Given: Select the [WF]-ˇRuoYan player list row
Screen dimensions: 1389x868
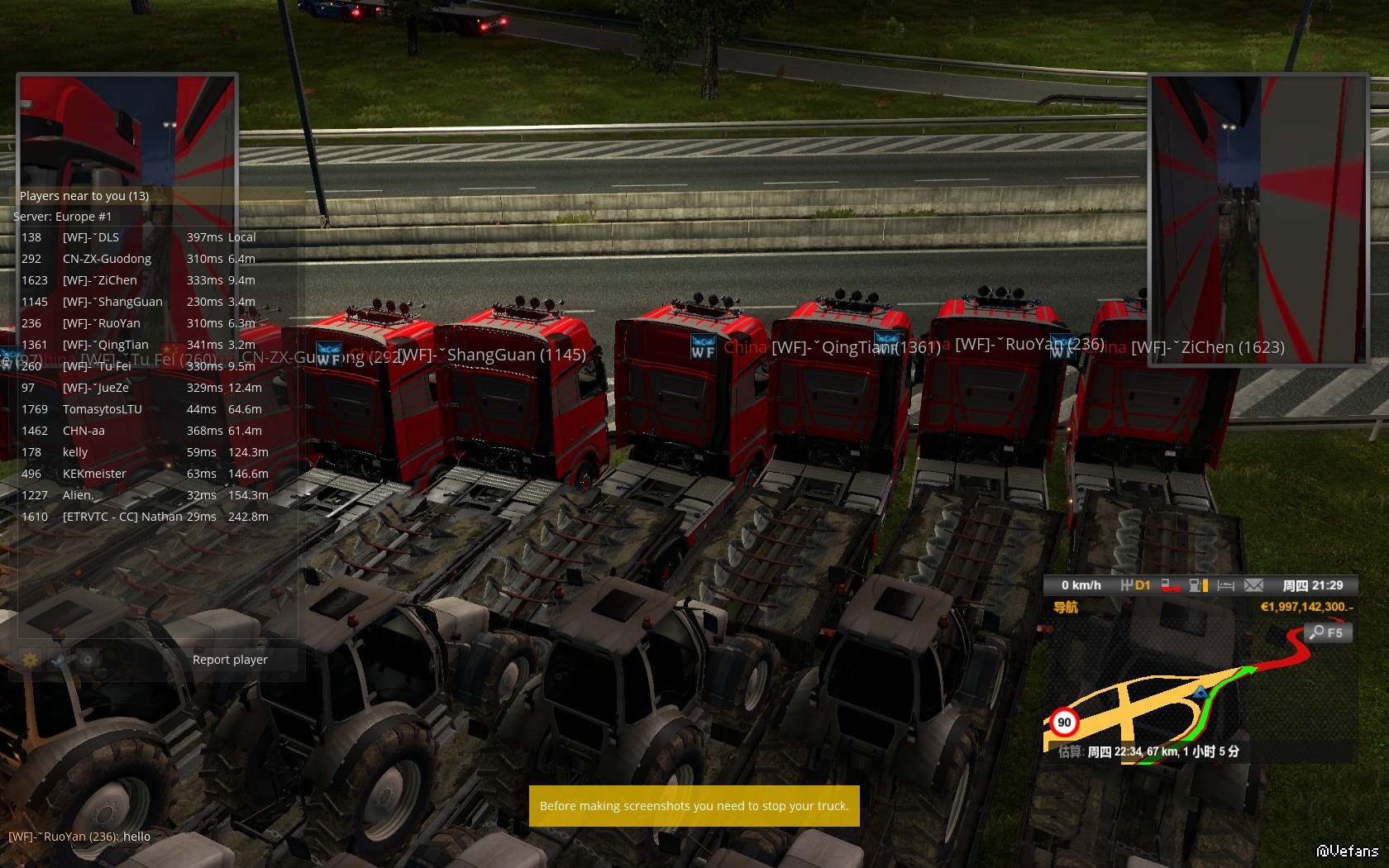Looking at the screenshot, I should [102, 323].
